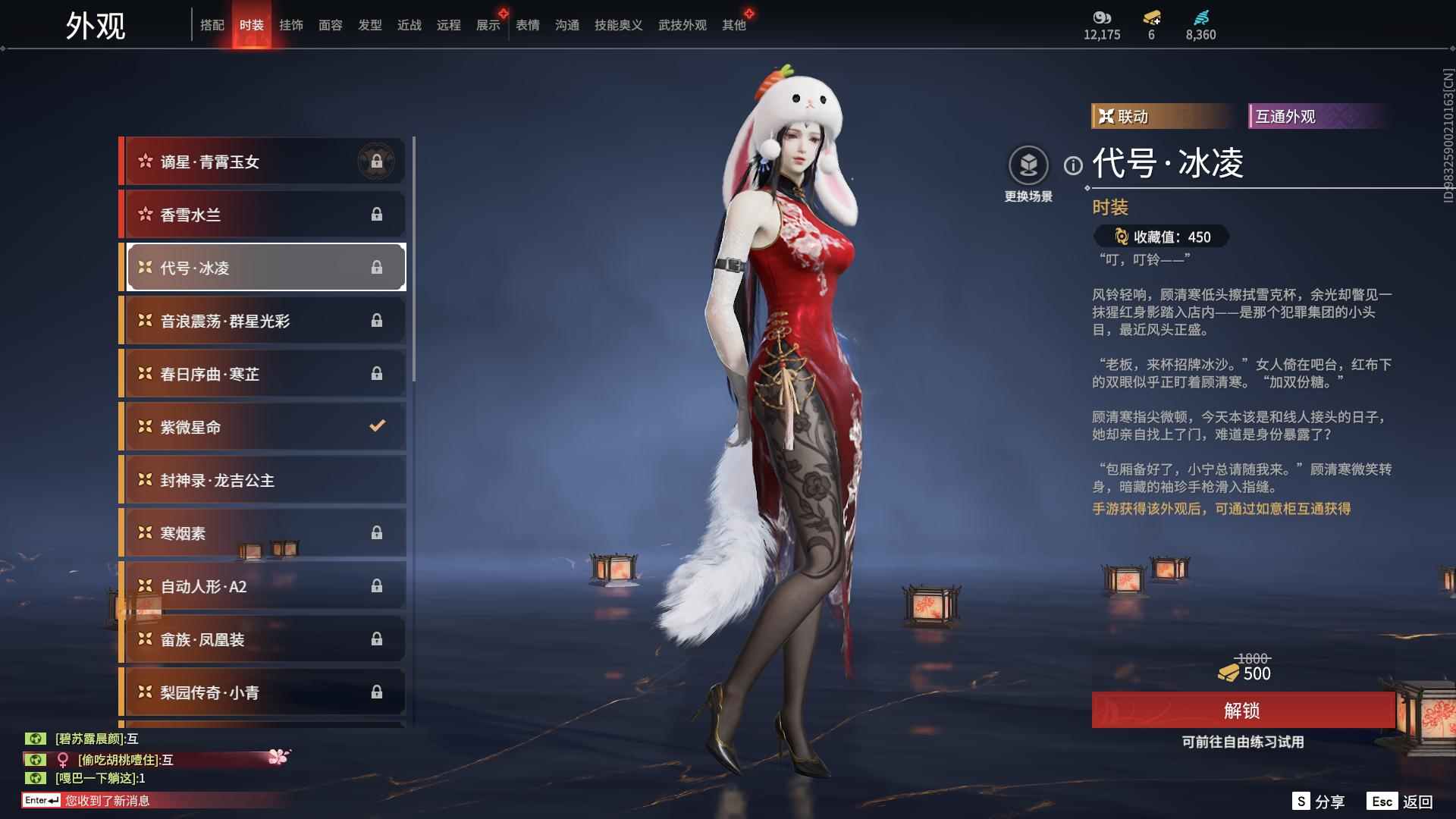
Task: Click the lock icon on 香雪水兰
Action: 377,214
